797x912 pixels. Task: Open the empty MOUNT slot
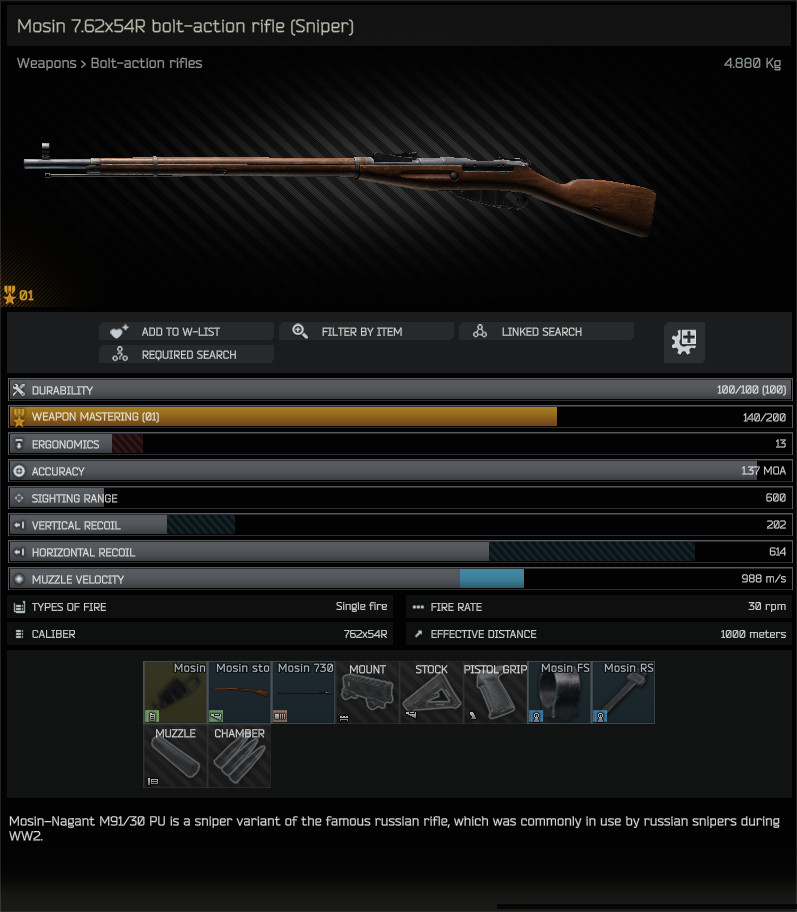[x=367, y=692]
